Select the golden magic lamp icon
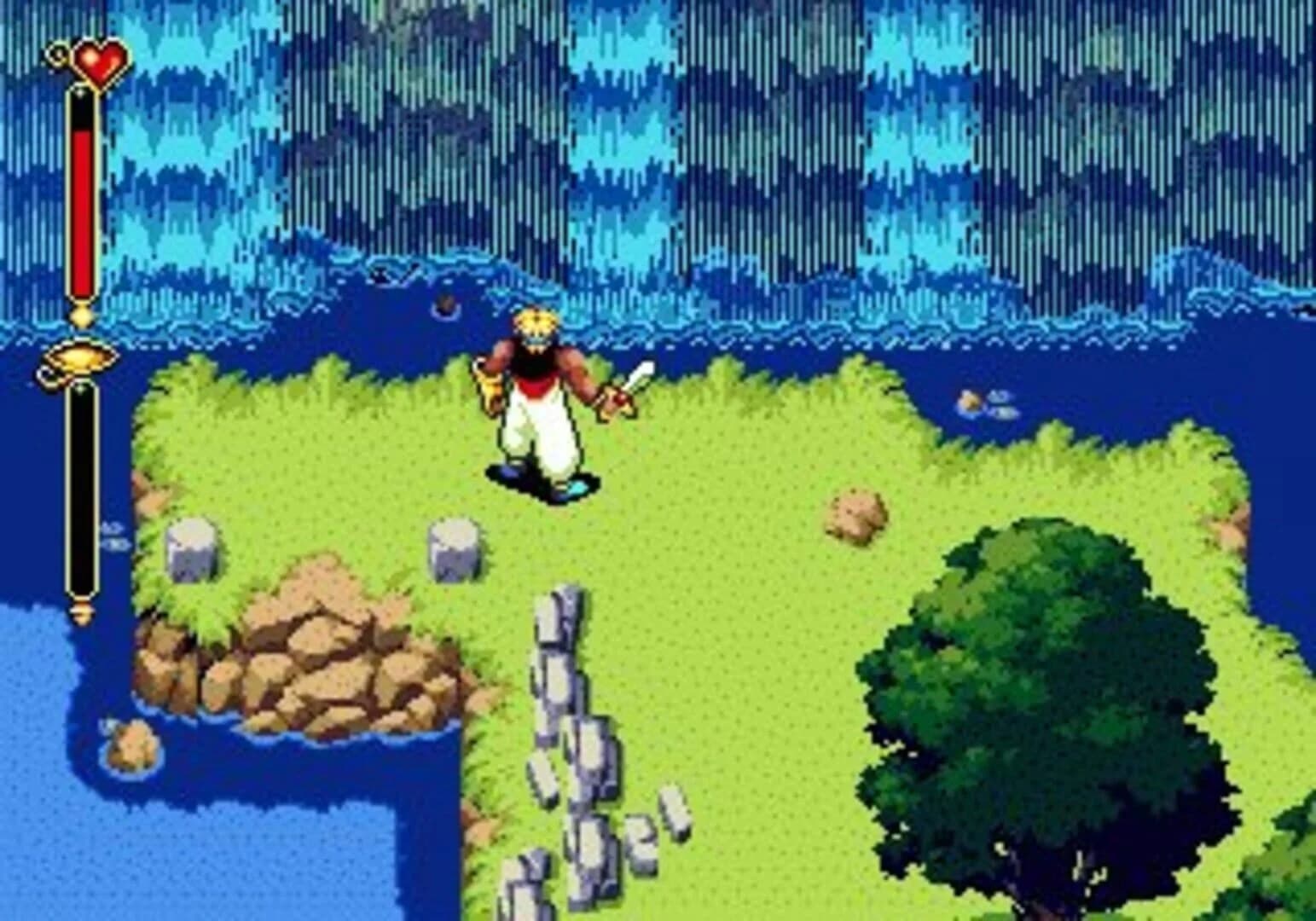 click(x=81, y=361)
